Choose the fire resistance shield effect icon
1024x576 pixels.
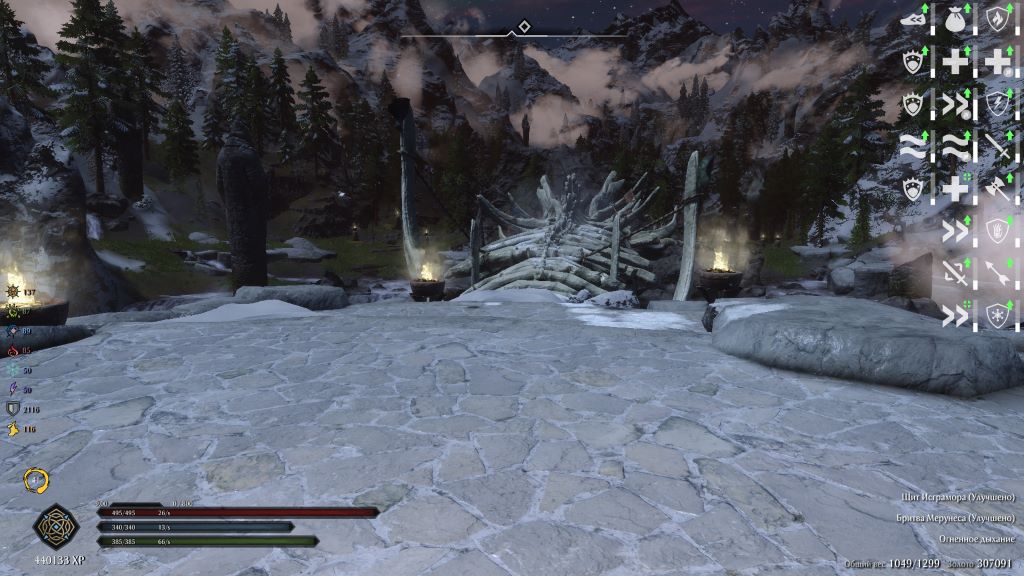click(997, 18)
